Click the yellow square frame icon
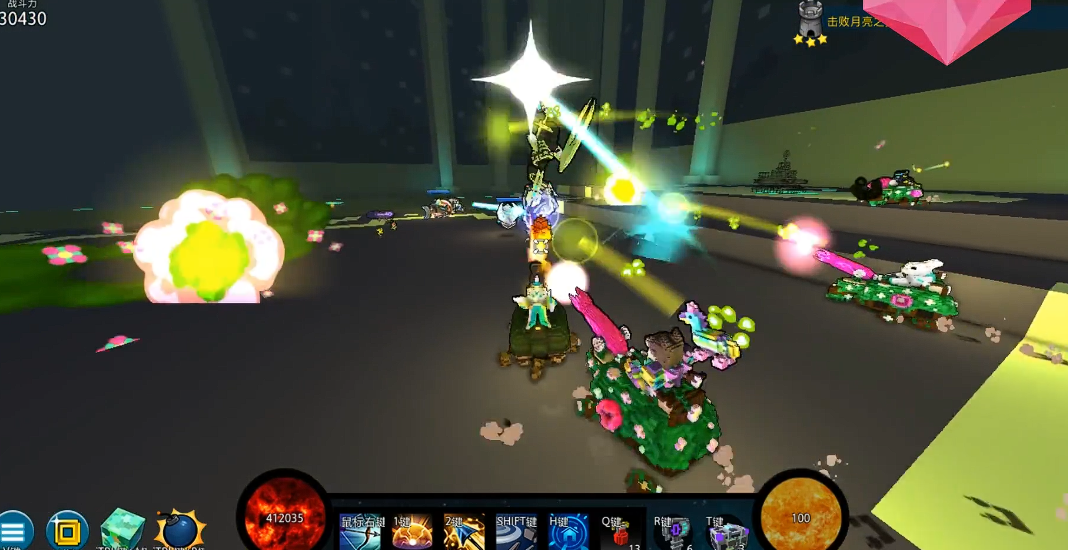1068x550 pixels. [x=67, y=531]
